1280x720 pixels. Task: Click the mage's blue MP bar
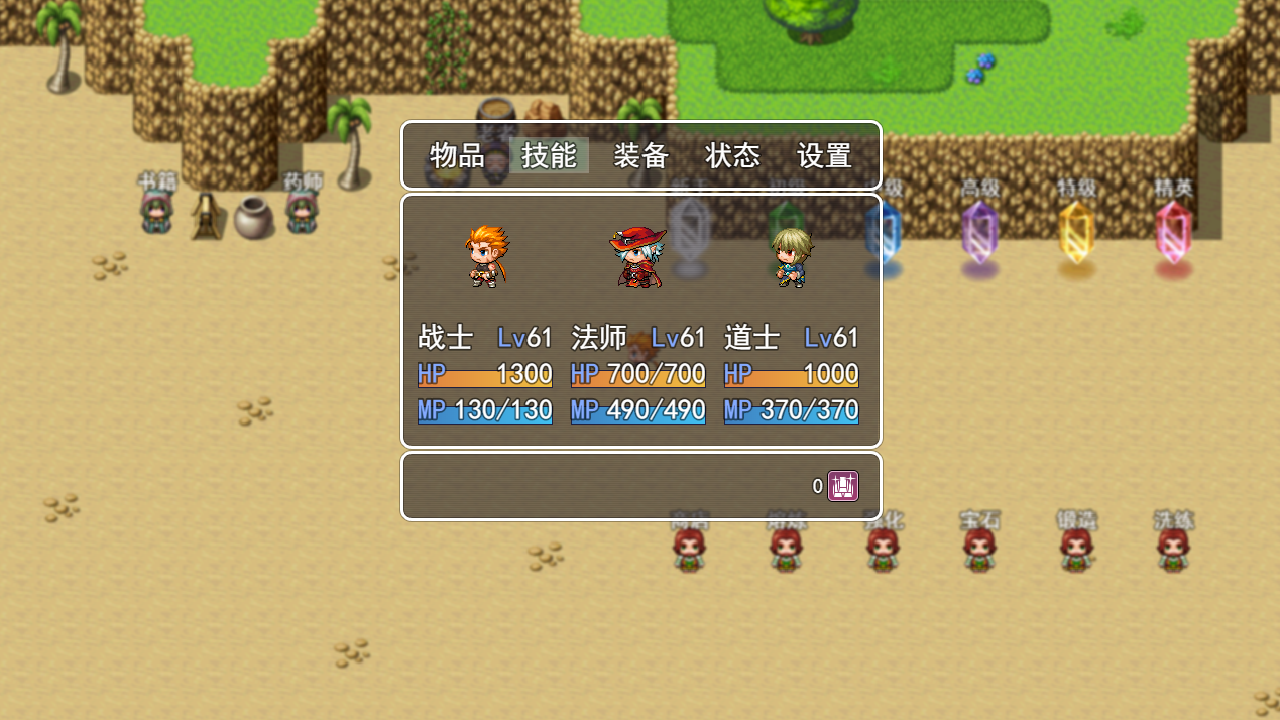coord(637,410)
